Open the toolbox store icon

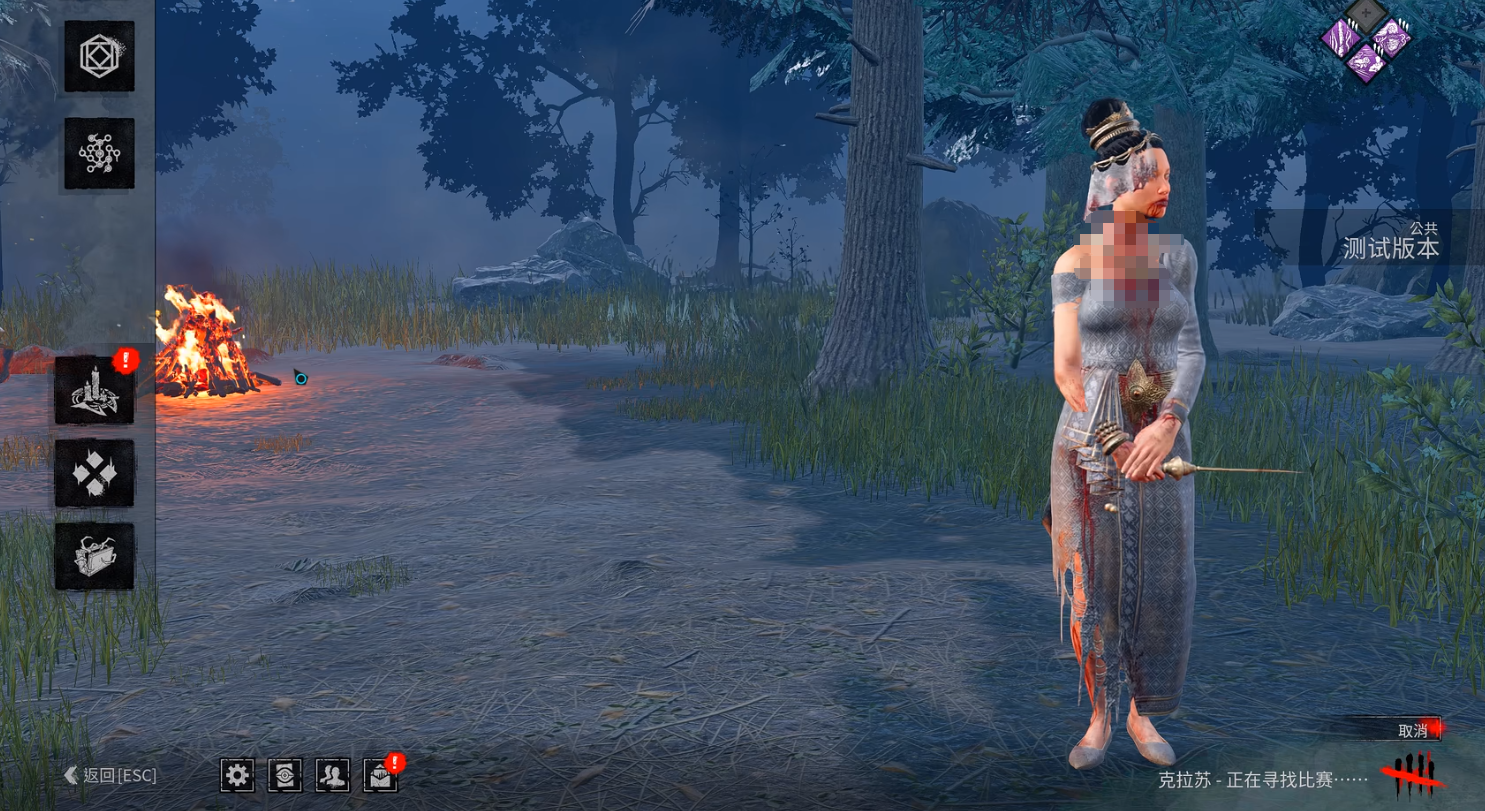point(94,556)
